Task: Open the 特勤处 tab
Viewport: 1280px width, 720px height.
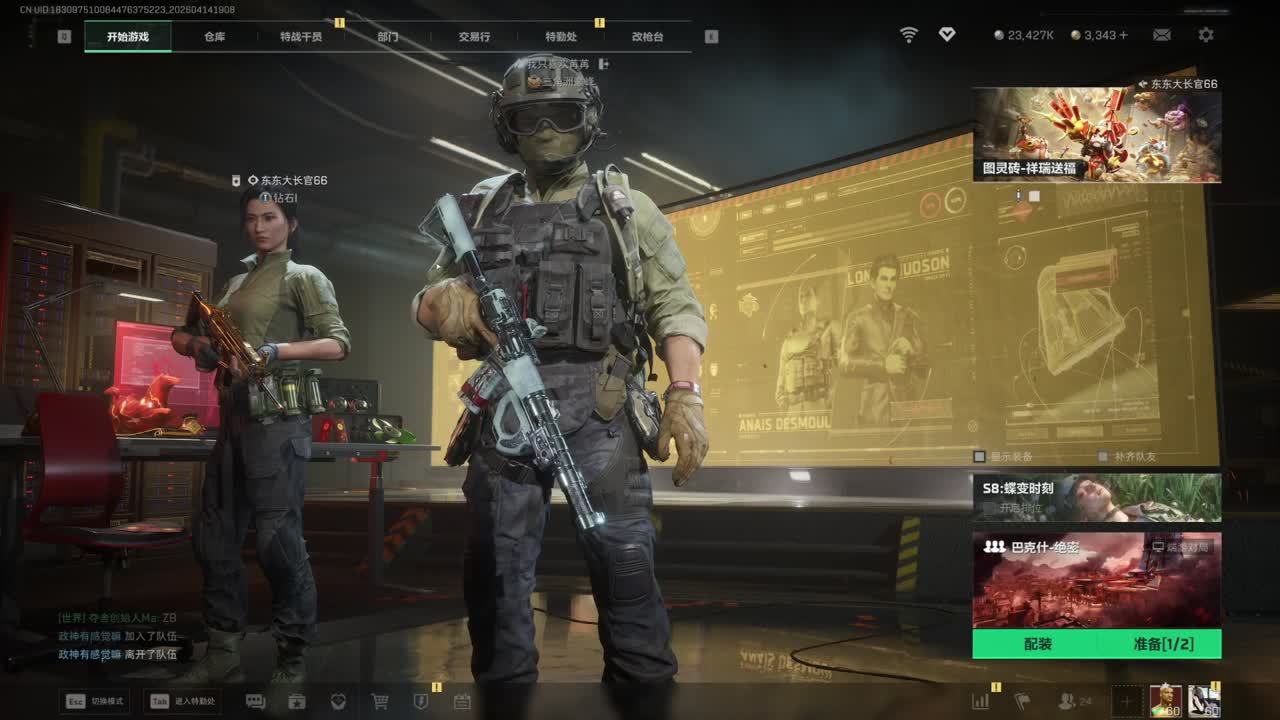Action: (561, 37)
